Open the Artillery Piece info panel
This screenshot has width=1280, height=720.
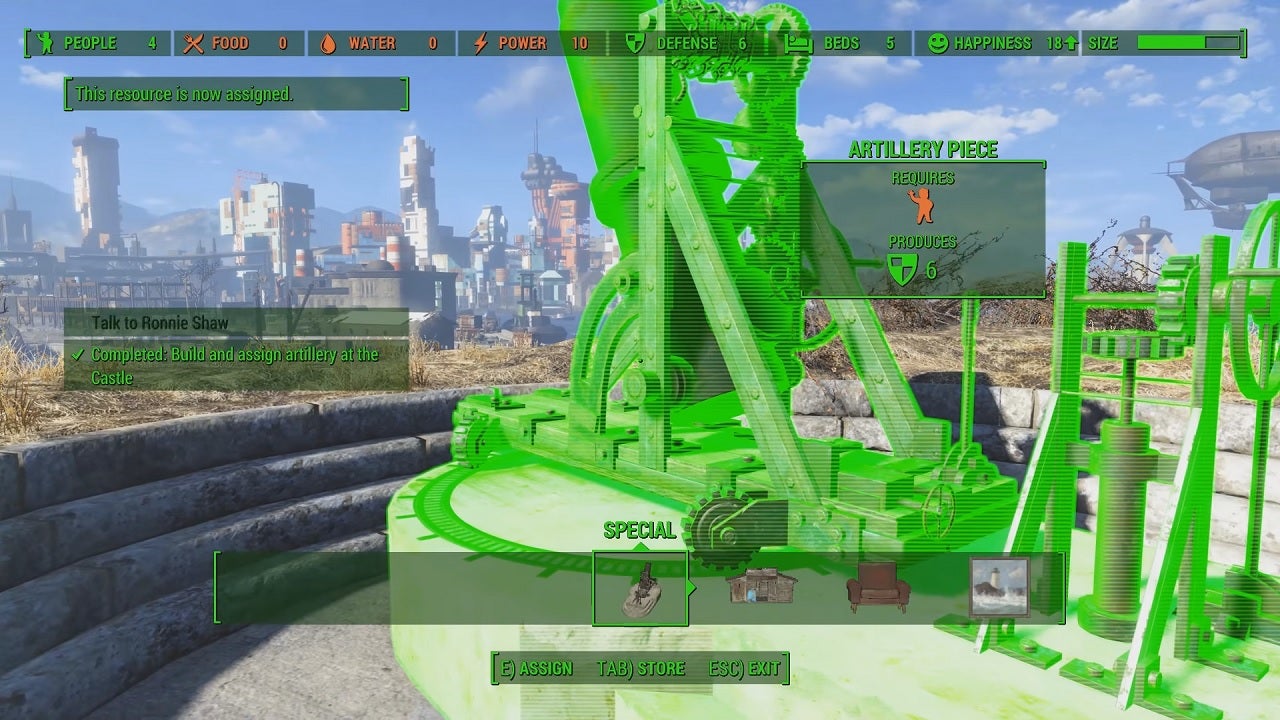(x=921, y=150)
